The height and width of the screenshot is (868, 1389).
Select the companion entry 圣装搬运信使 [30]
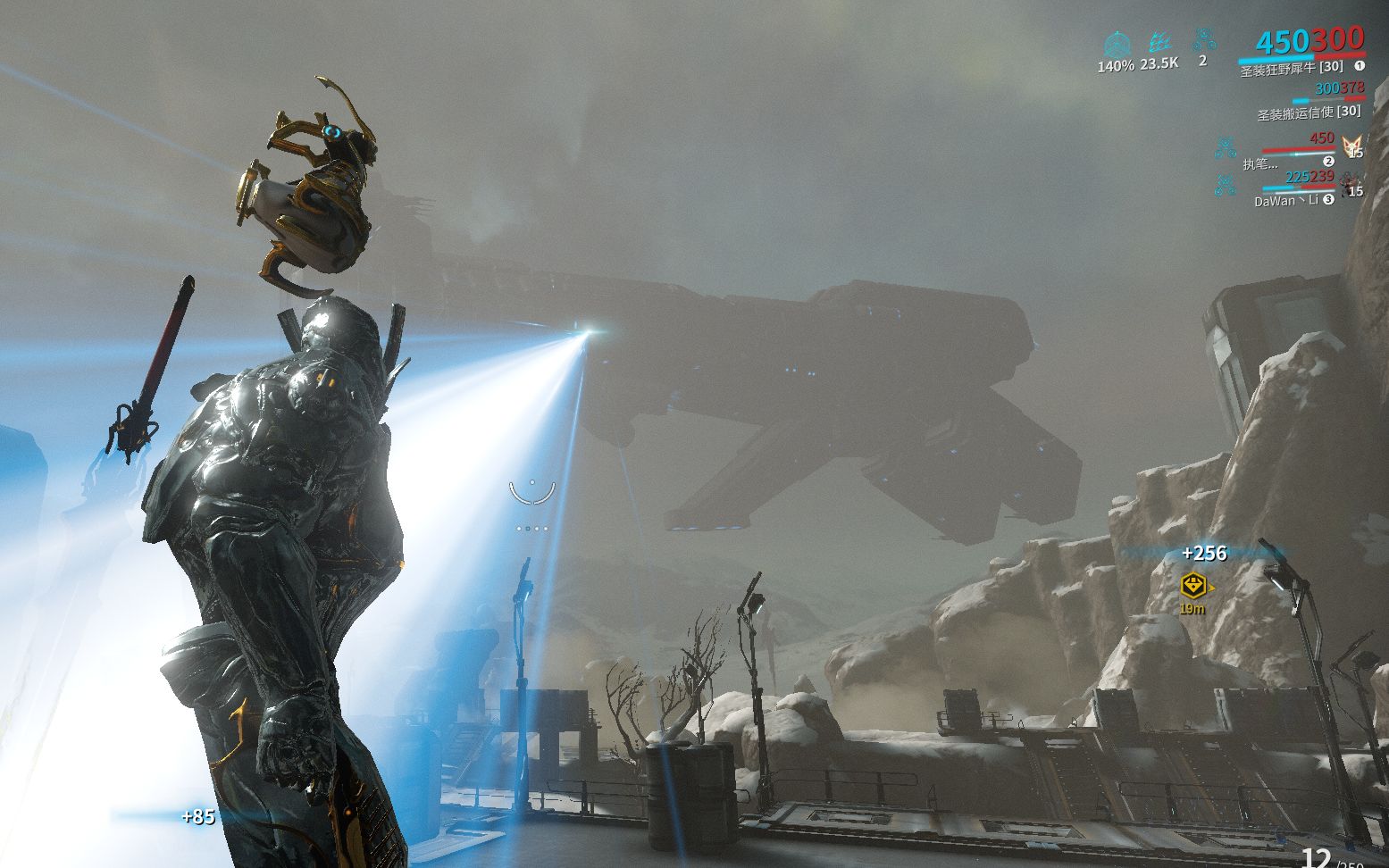click(1309, 113)
